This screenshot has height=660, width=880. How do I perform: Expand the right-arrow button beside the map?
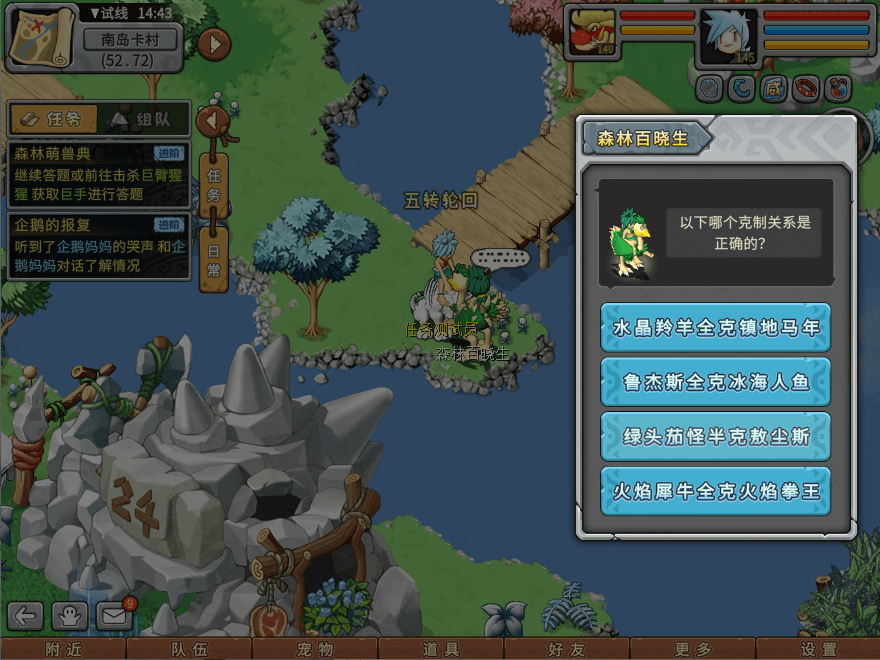point(214,44)
